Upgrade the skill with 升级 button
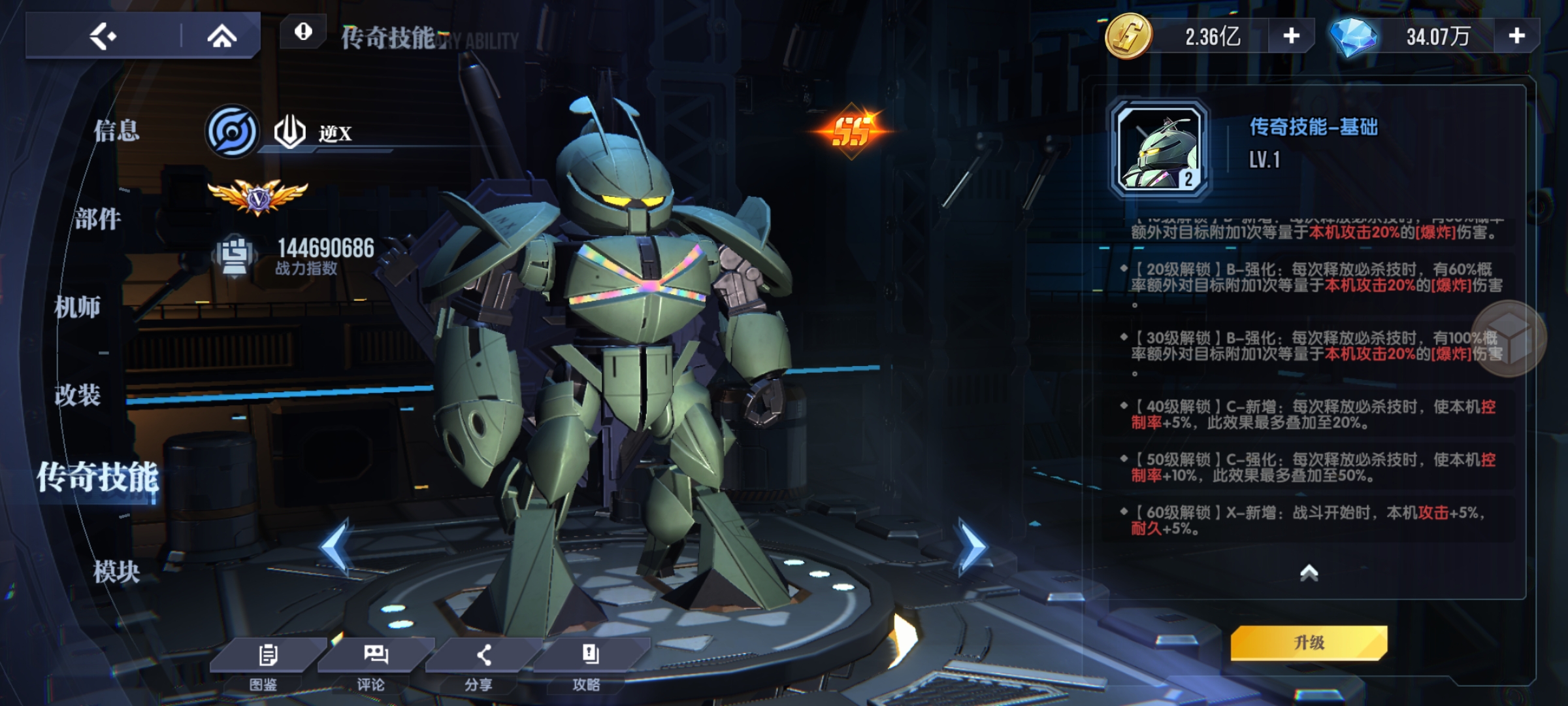The height and width of the screenshot is (706, 1568). coord(1309,643)
